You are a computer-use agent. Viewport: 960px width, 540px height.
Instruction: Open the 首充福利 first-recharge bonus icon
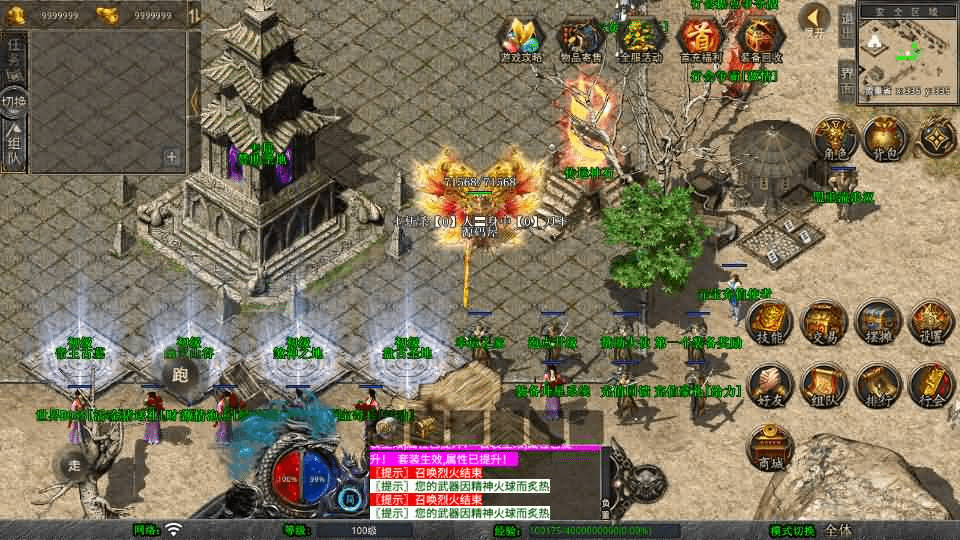698,40
